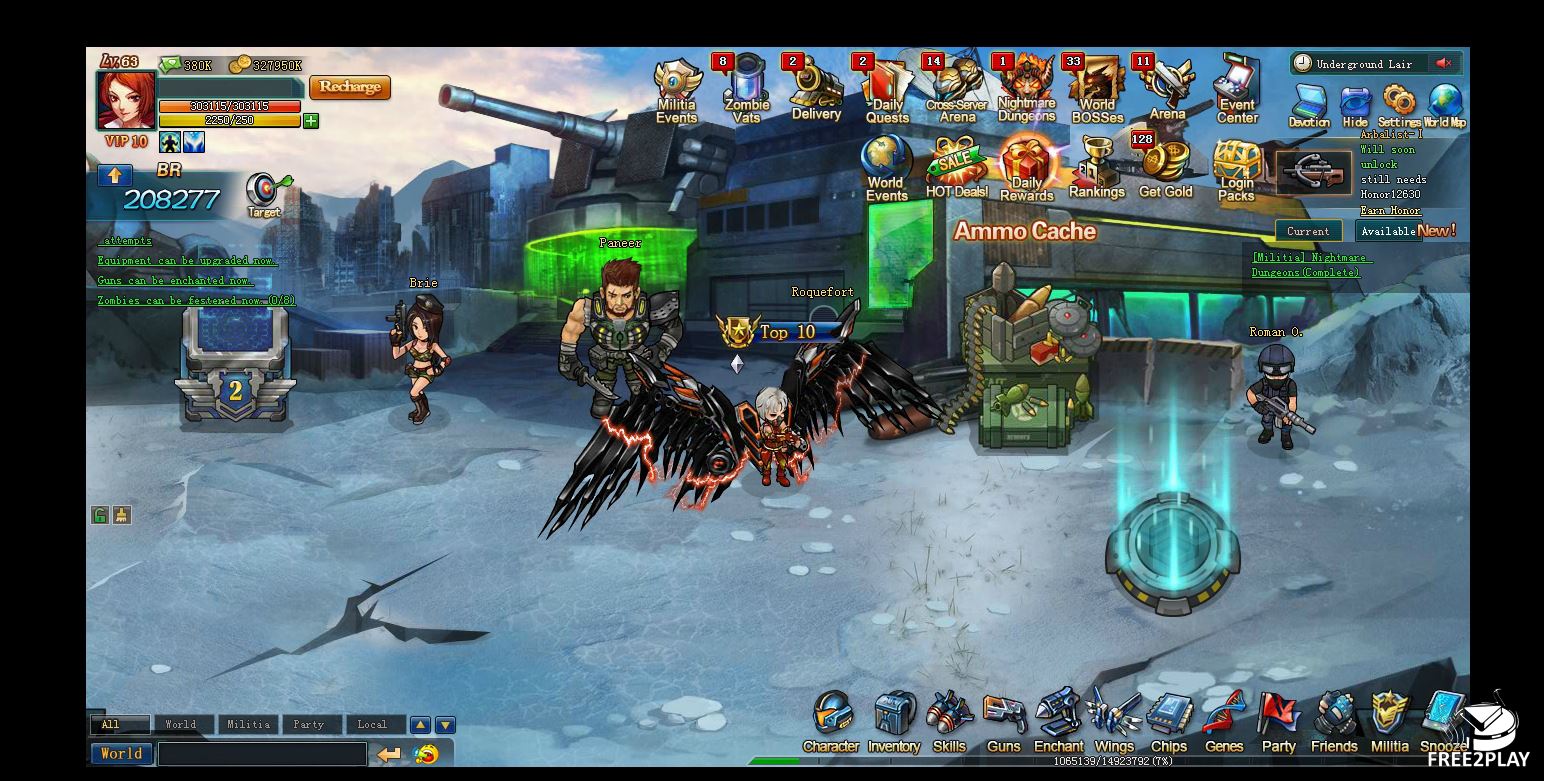
Task: Open the Zombie Vats menu
Action: pos(746,90)
